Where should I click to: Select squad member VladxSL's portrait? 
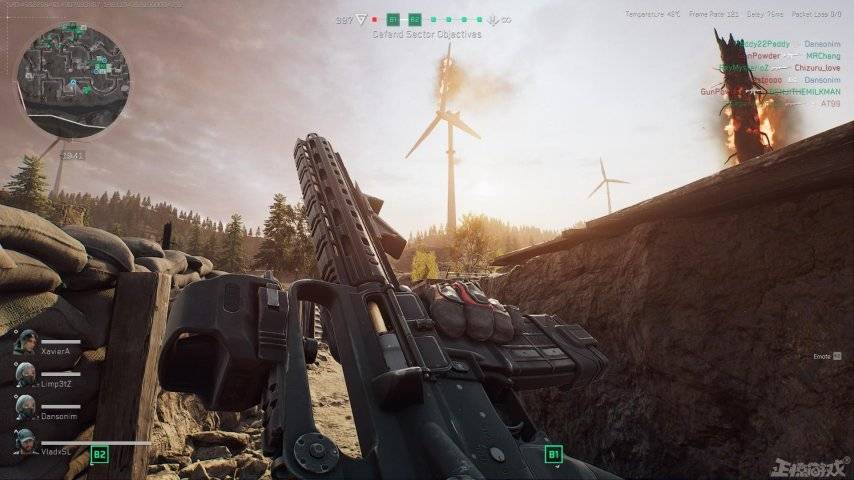point(26,441)
